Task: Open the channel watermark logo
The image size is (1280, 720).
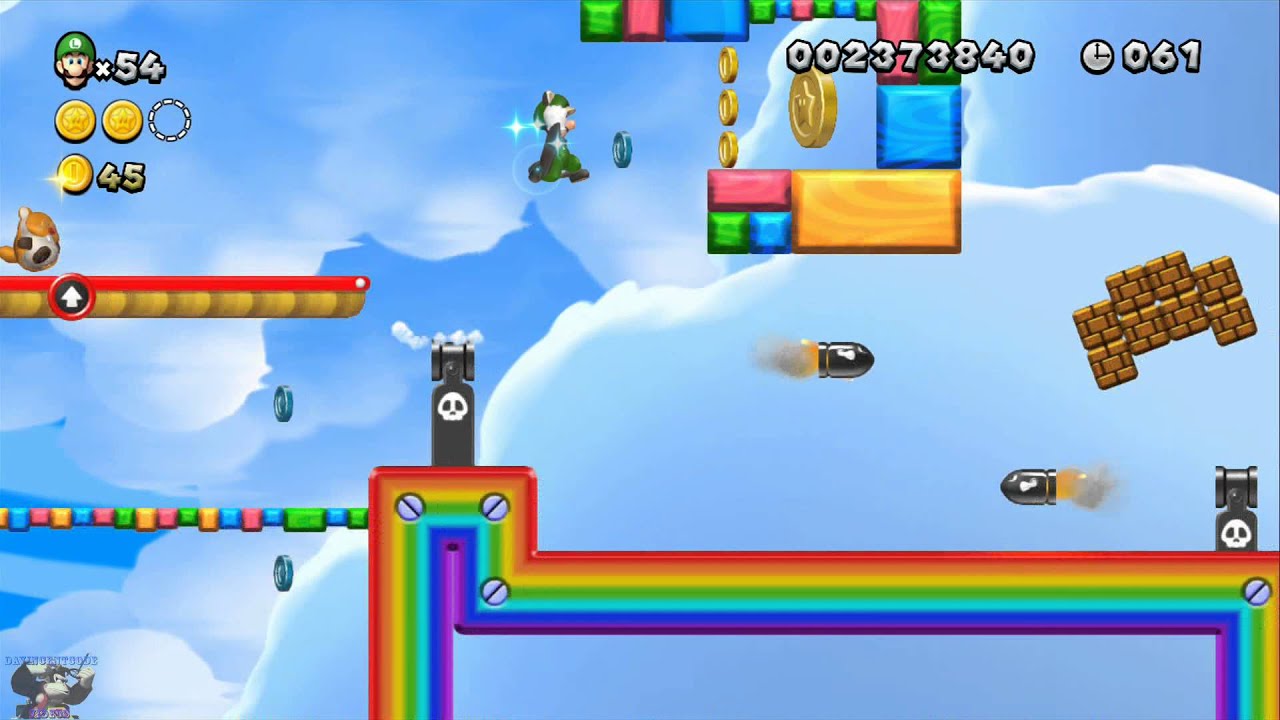Action: tap(50, 685)
